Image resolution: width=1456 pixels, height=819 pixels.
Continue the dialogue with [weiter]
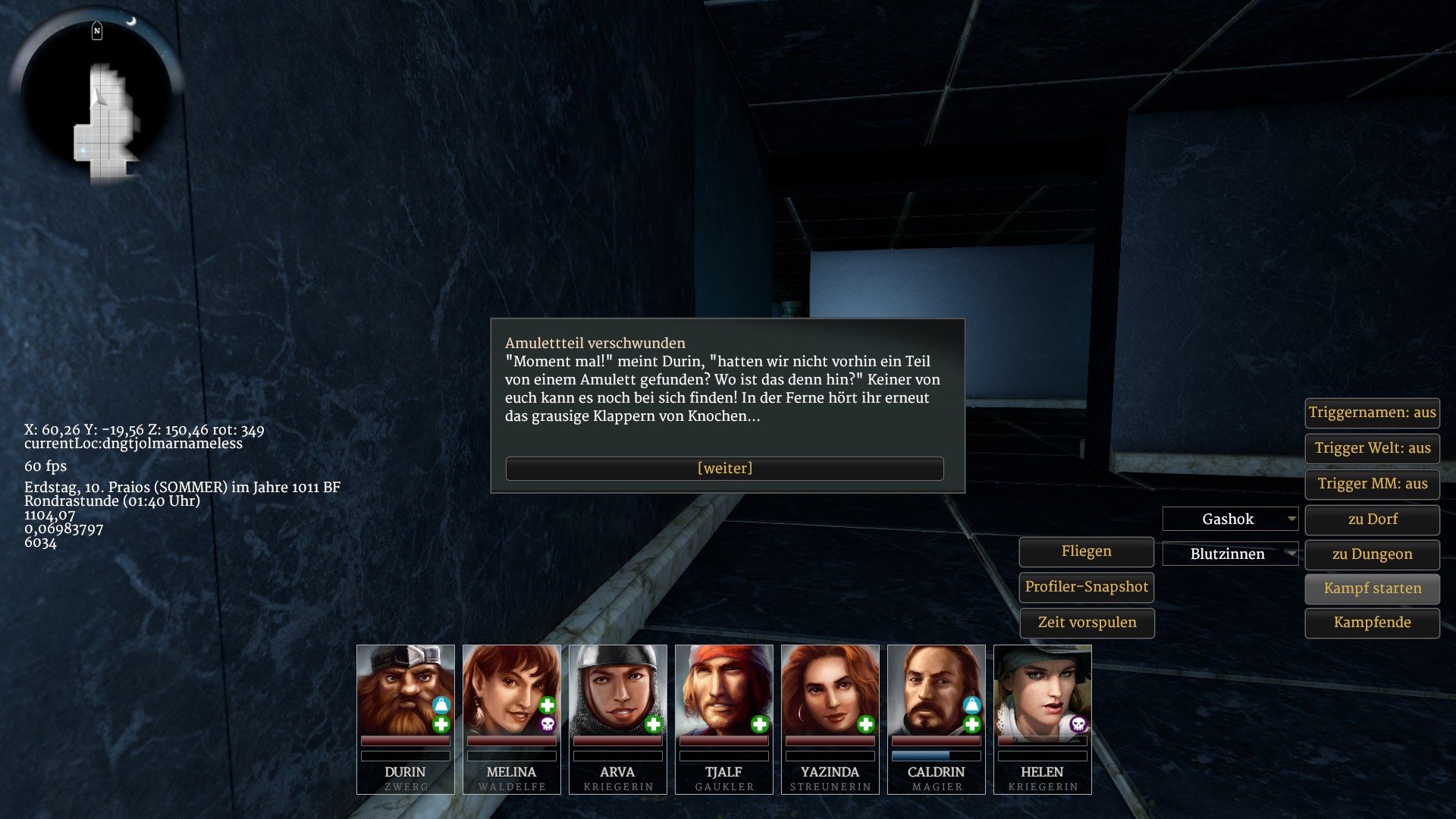[724, 469]
